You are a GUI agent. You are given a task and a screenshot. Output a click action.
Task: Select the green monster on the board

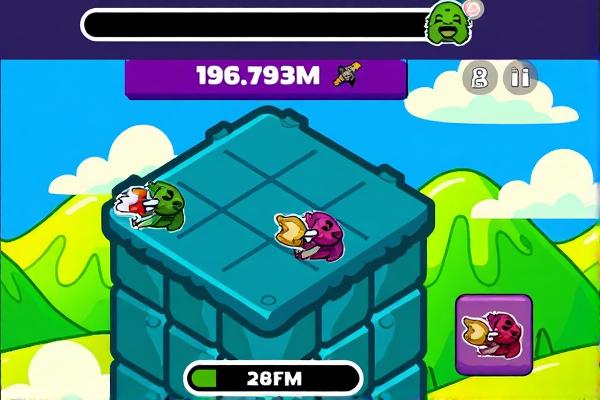pyautogui.click(x=156, y=204)
